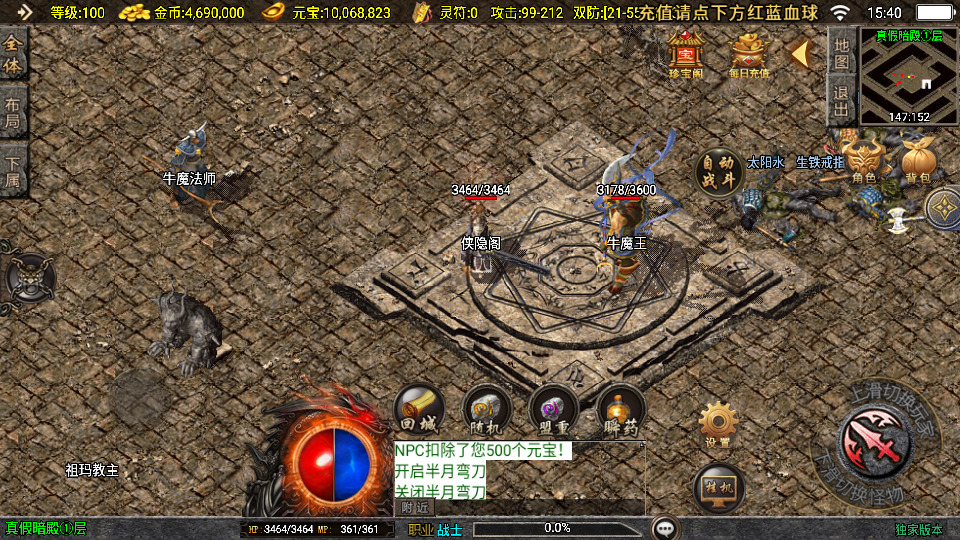Select the 全体 tab
Image resolution: width=960 pixels, height=540 pixels.
coord(13,54)
